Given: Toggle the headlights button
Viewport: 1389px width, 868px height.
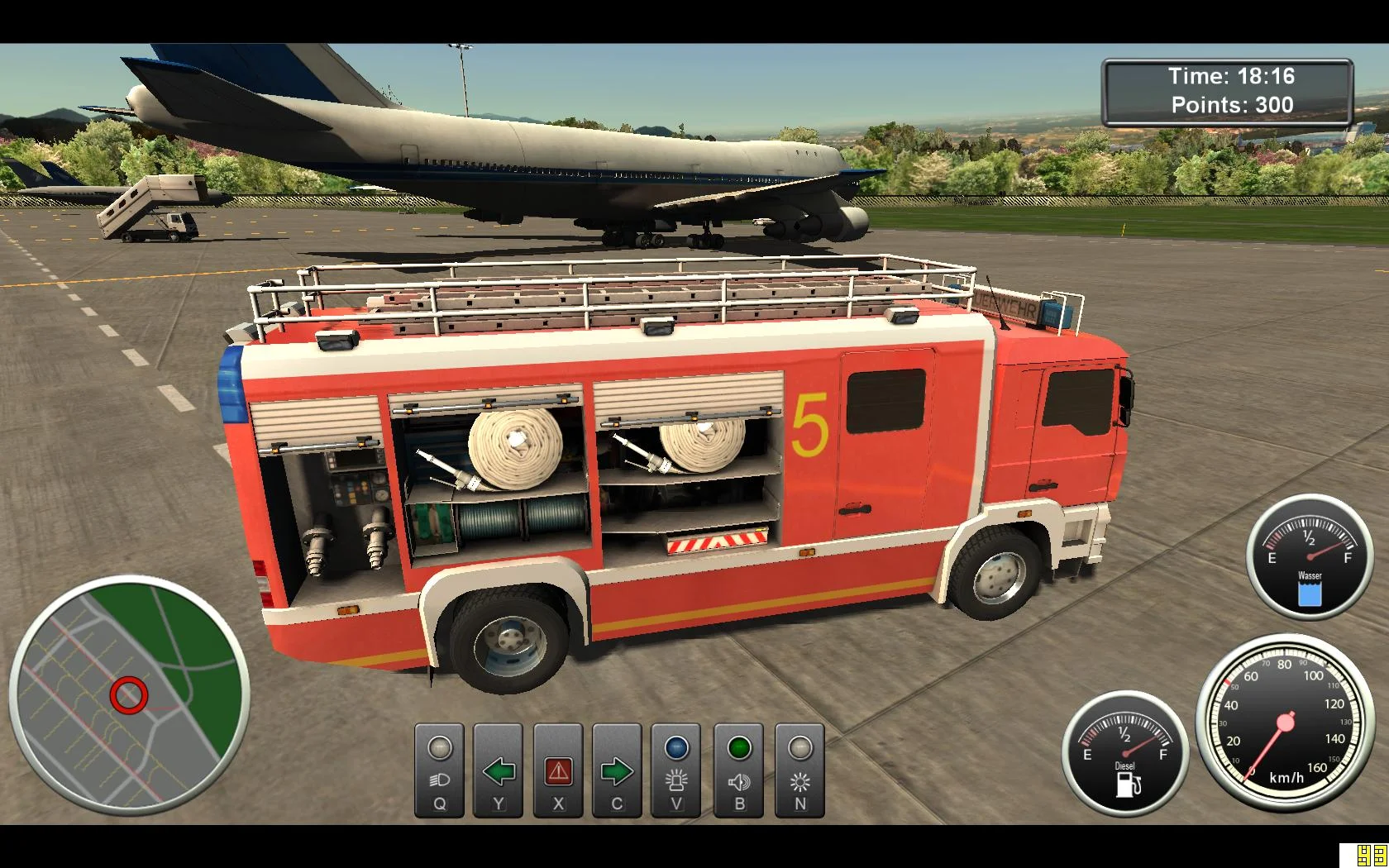Looking at the screenshot, I should [x=439, y=770].
